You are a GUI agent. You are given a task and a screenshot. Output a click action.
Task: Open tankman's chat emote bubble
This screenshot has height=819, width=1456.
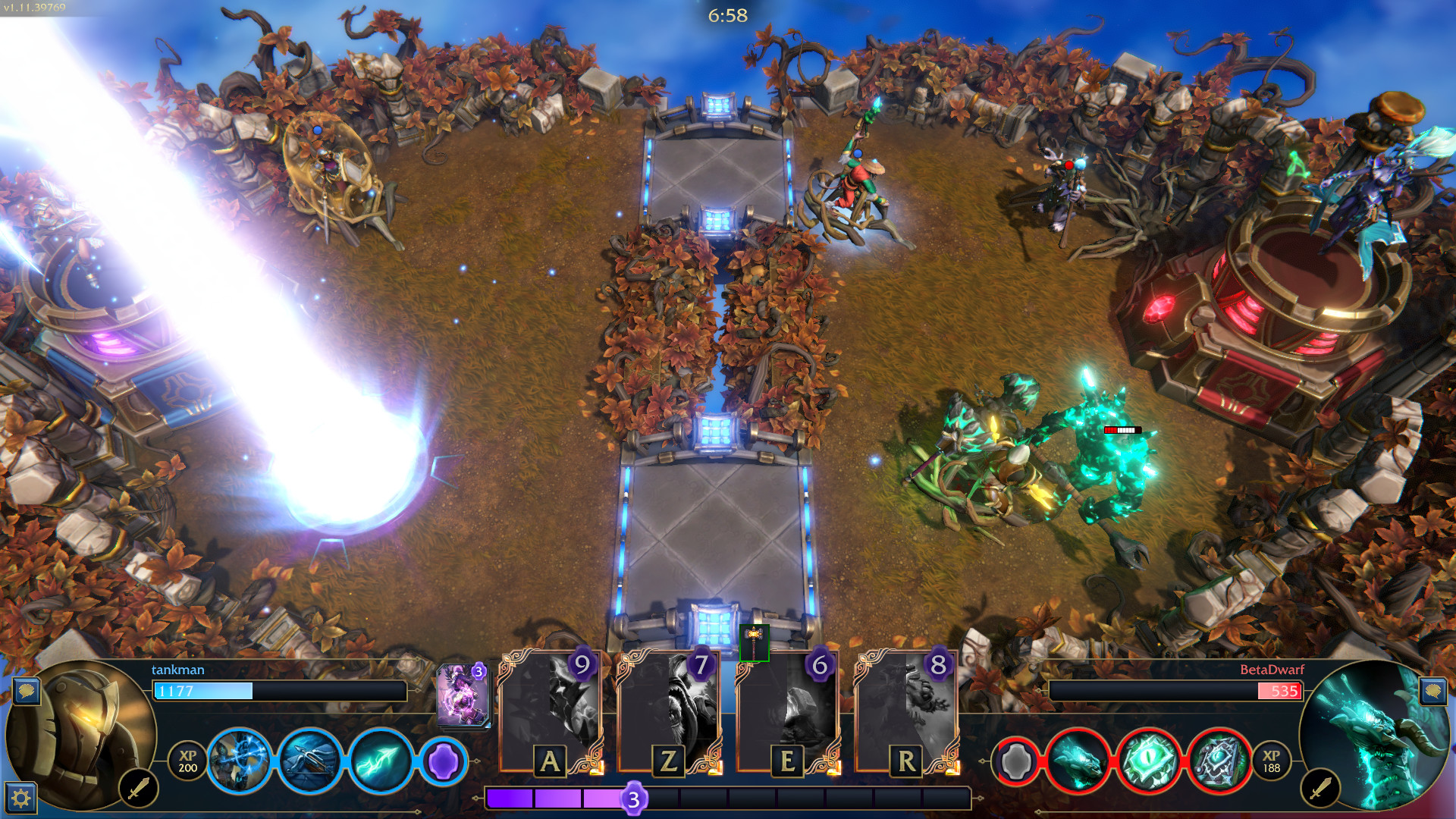tap(27, 691)
